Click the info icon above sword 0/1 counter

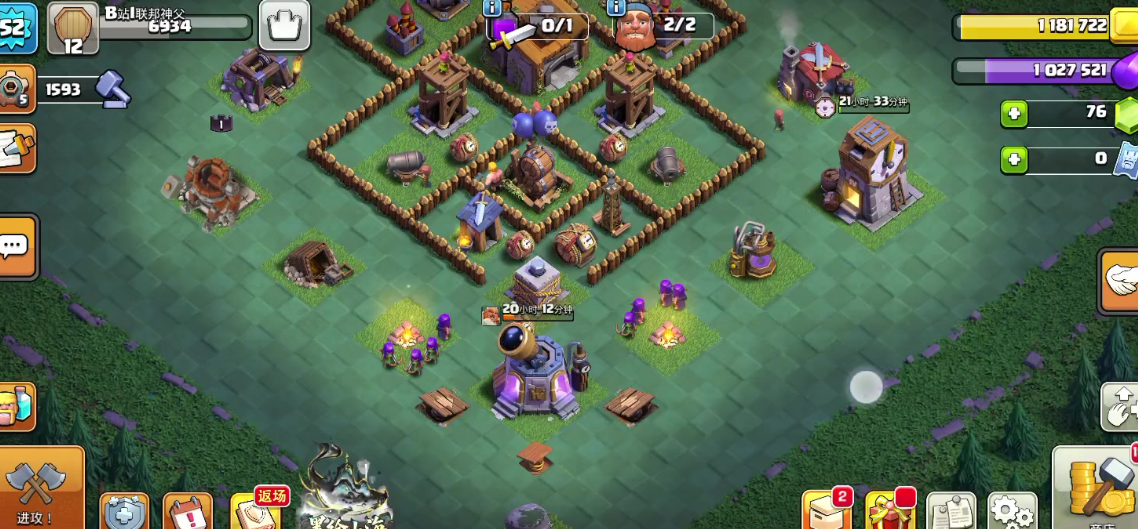pos(492,7)
